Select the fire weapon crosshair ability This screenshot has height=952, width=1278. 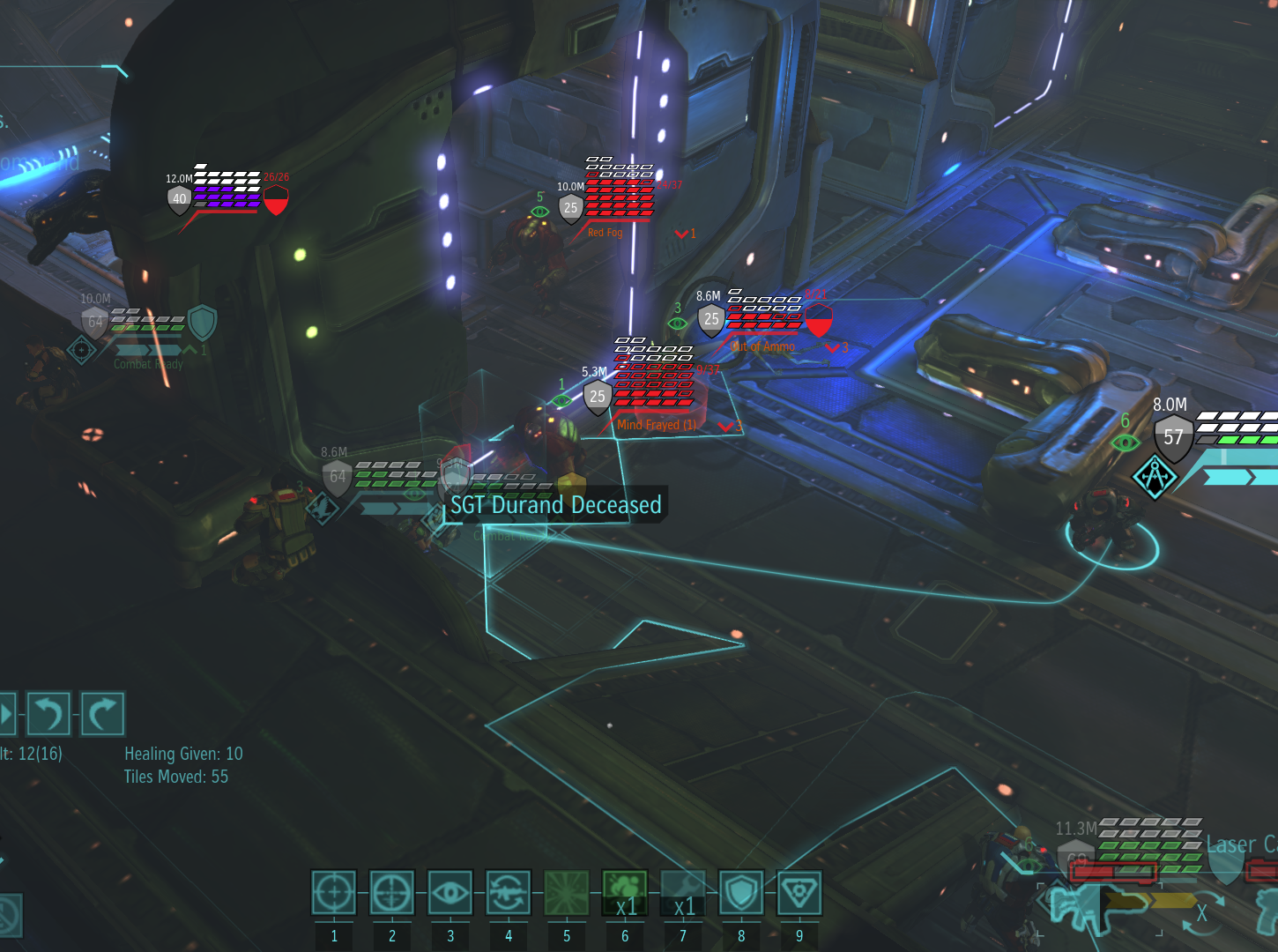pos(334,893)
